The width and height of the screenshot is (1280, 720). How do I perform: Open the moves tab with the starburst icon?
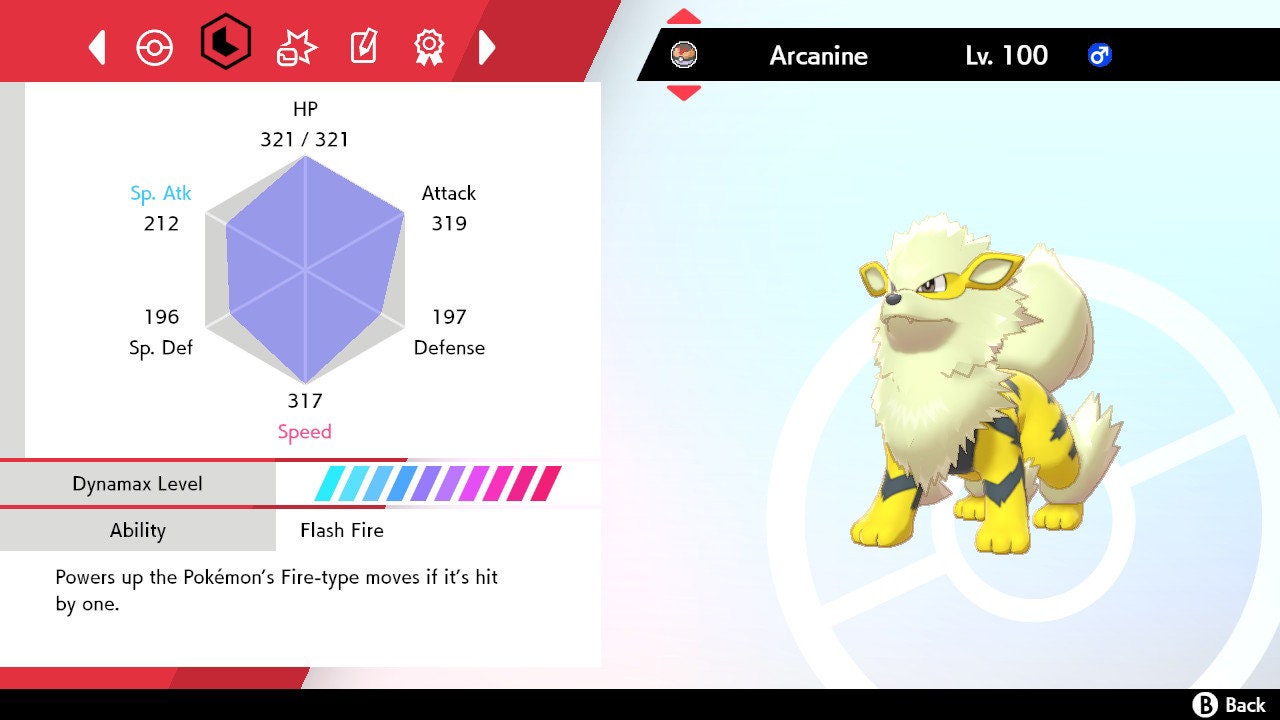click(x=293, y=44)
